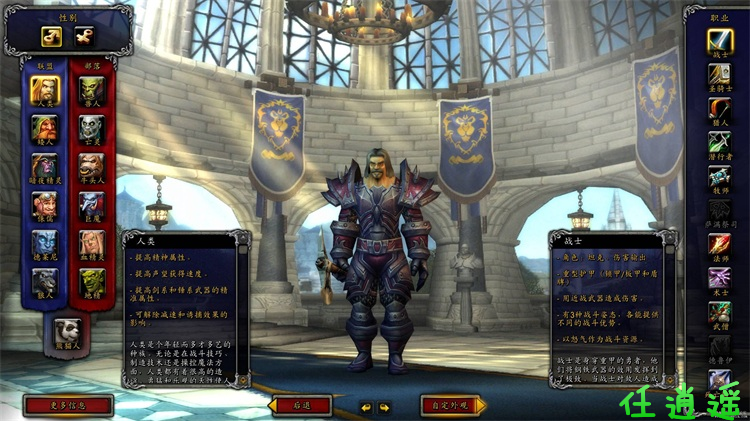This screenshot has height=421, width=750.
Task: Open the 更多信息 (More Info) button
Action: pyautogui.click(x=68, y=405)
